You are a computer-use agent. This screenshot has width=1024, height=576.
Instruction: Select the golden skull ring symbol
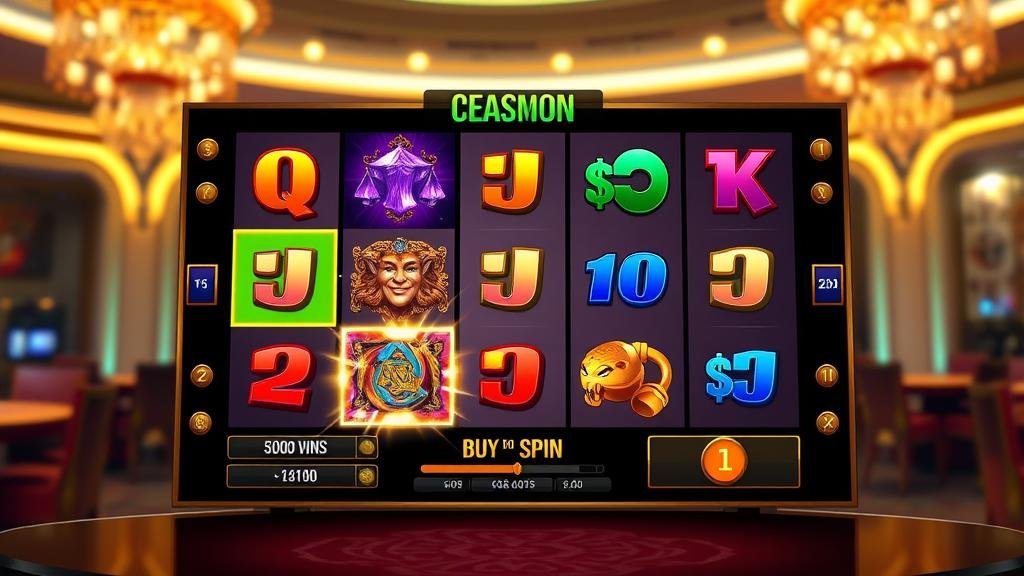pyautogui.click(x=625, y=378)
